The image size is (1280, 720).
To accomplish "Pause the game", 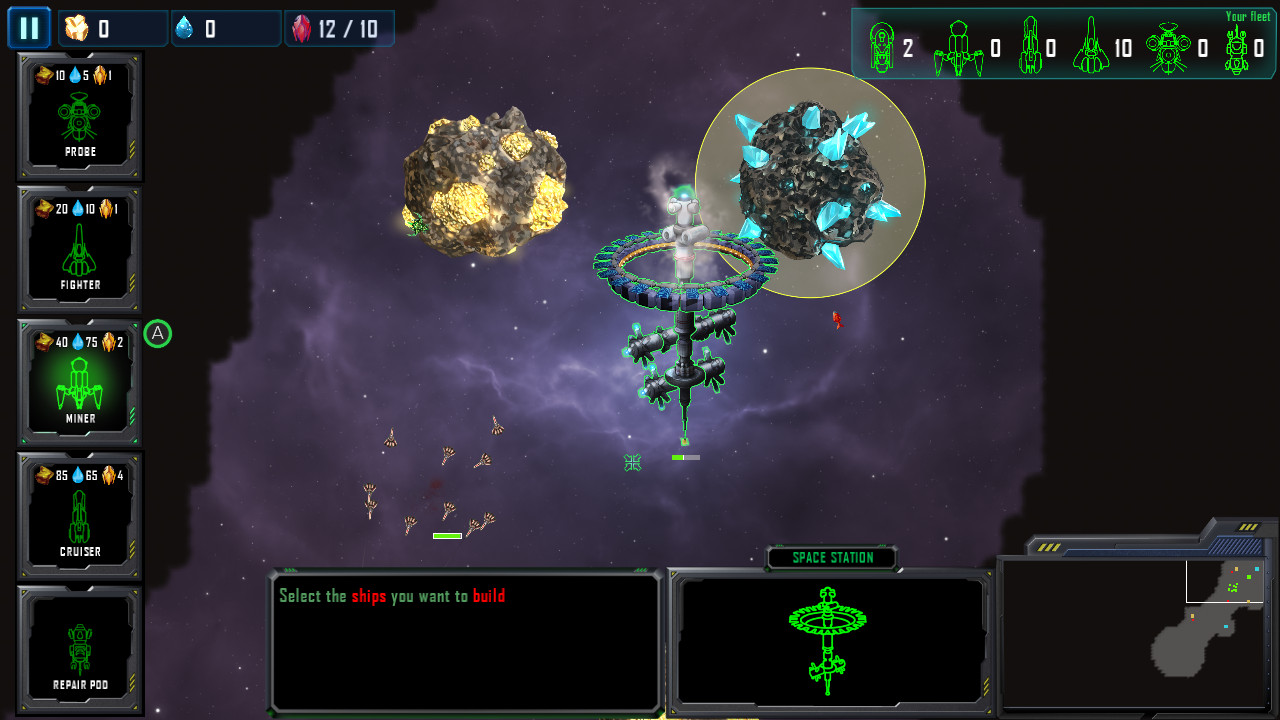I will click(x=29, y=27).
